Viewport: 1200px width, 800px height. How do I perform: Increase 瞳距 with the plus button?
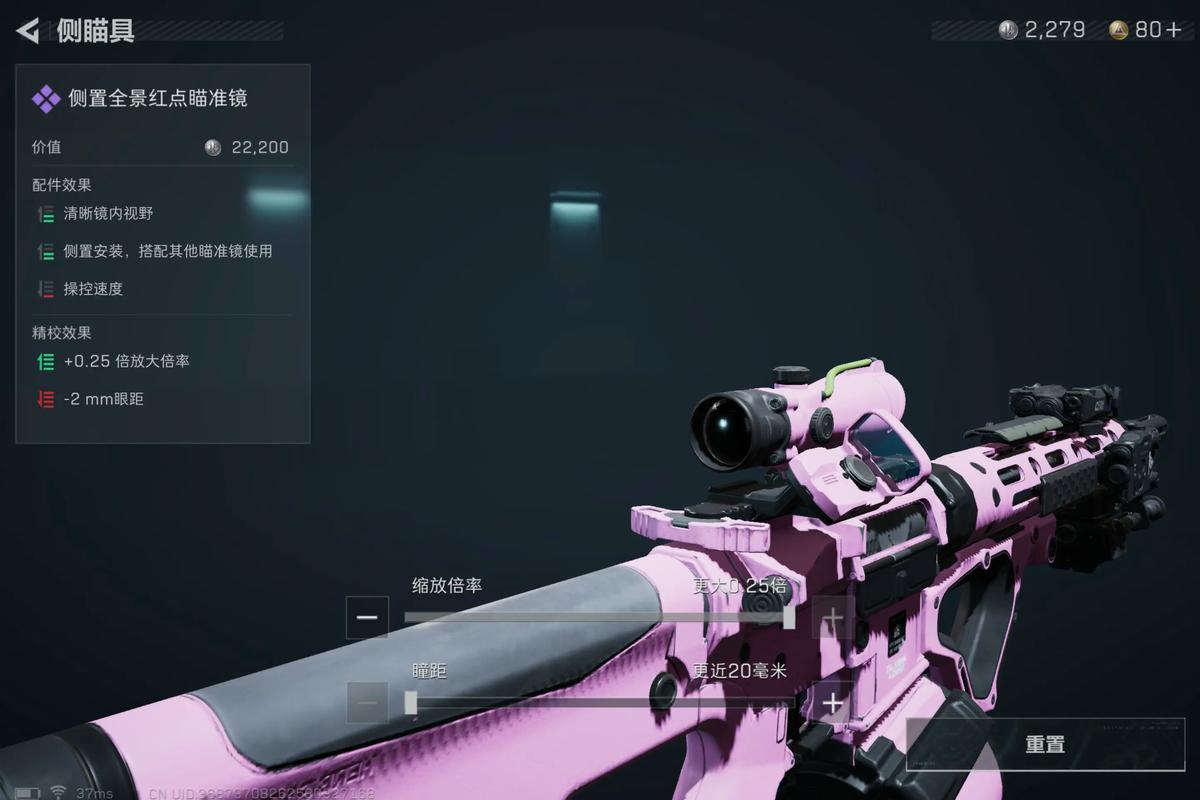click(x=832, y=703)
